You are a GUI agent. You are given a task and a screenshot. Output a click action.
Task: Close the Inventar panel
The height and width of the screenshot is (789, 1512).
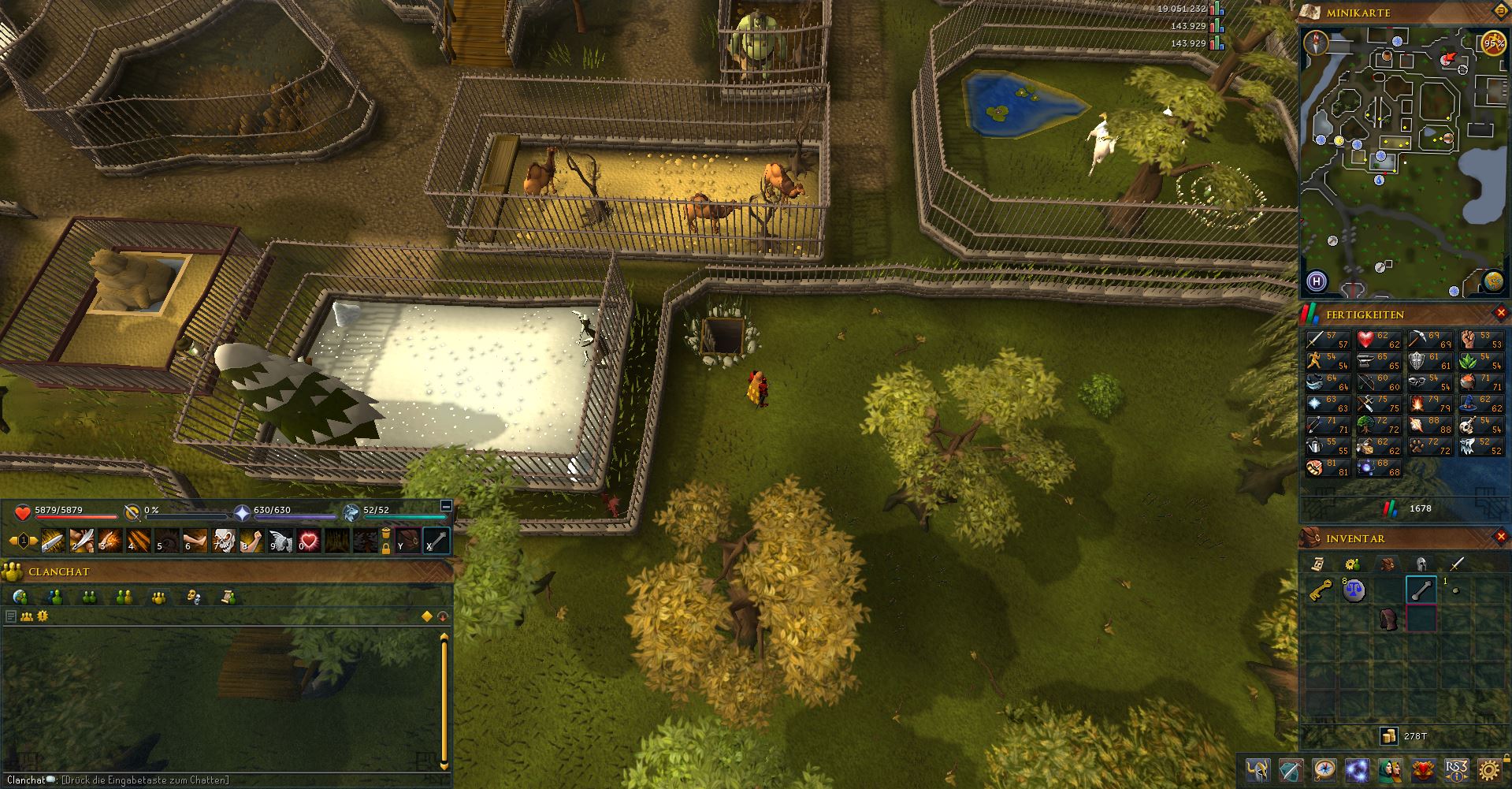tap(1501, 537)
